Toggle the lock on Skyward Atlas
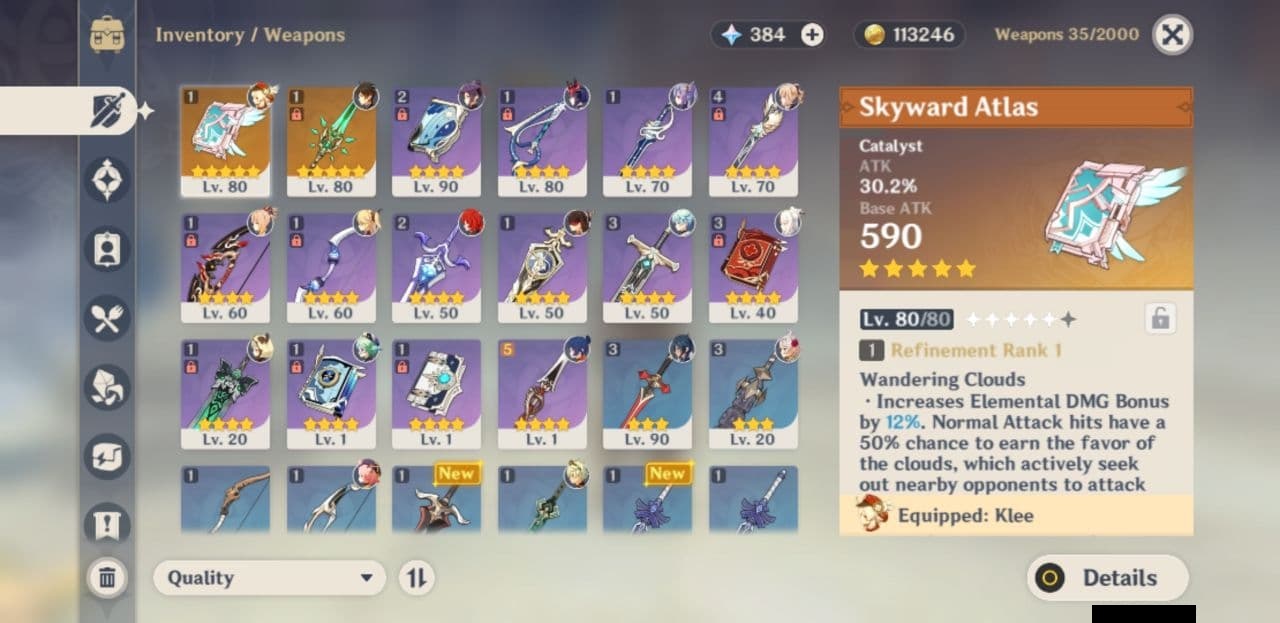The image size is (1280, 623). tap(1160, 319)
